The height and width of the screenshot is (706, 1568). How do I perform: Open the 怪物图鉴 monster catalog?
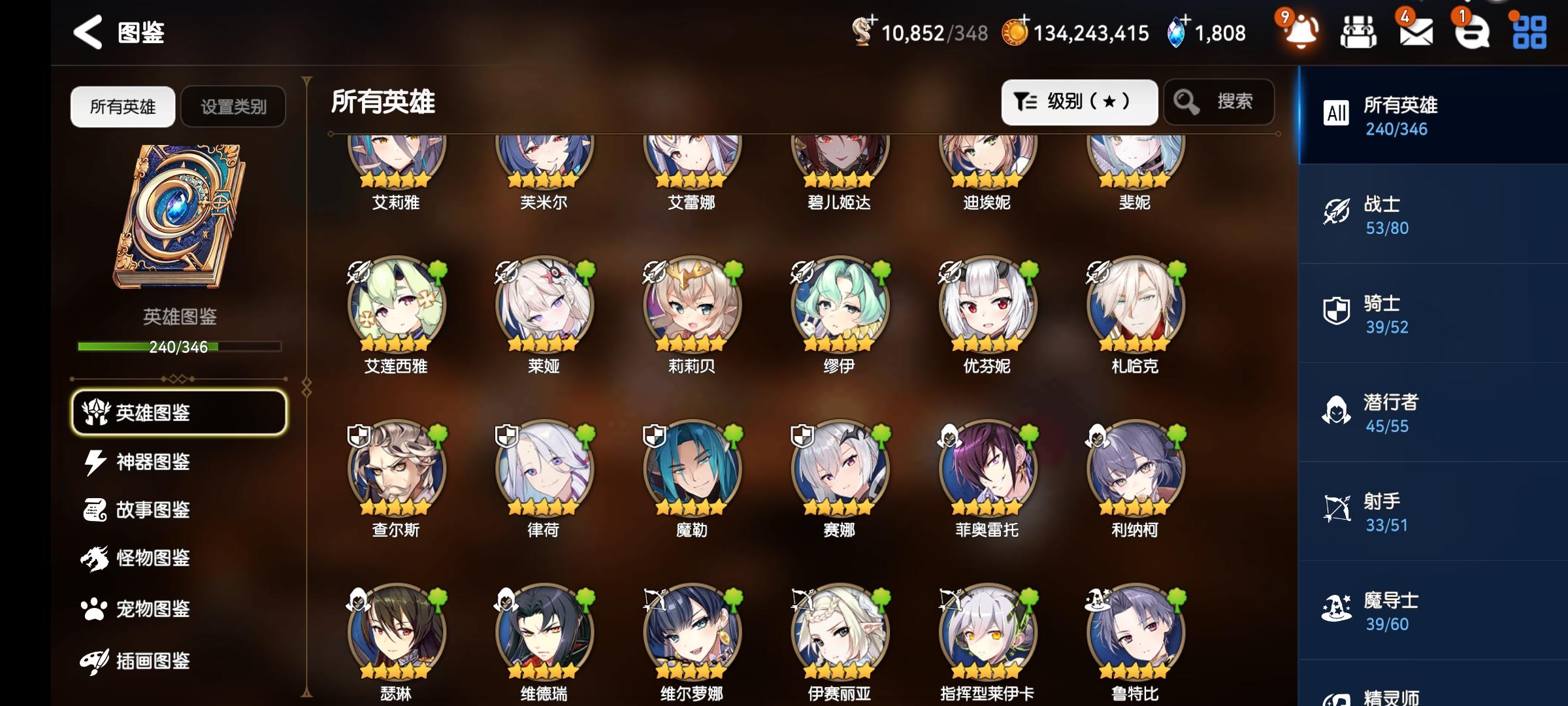coord(150,560)
